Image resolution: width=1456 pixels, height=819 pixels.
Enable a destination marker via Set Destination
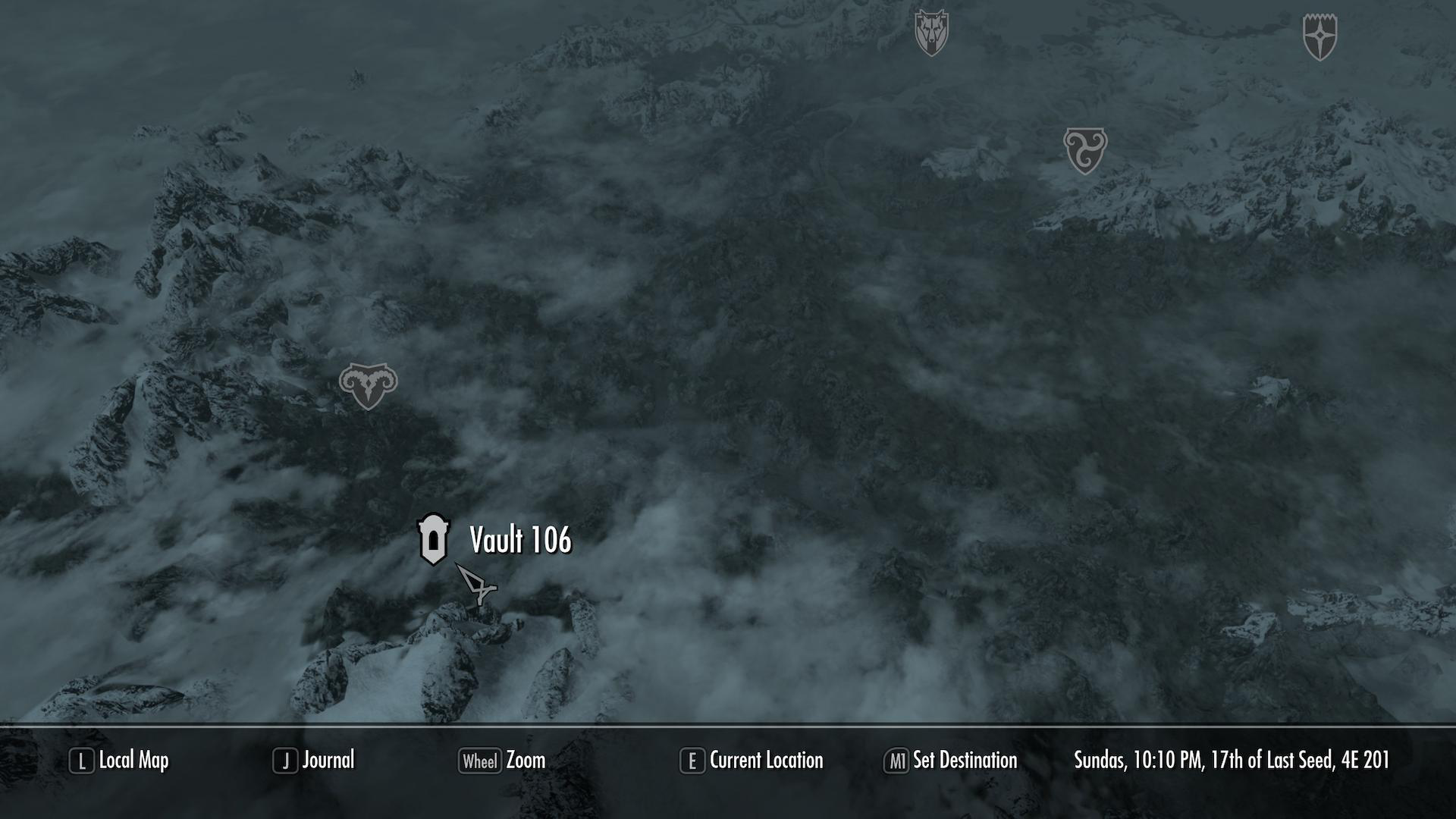(x=965, y=761)
